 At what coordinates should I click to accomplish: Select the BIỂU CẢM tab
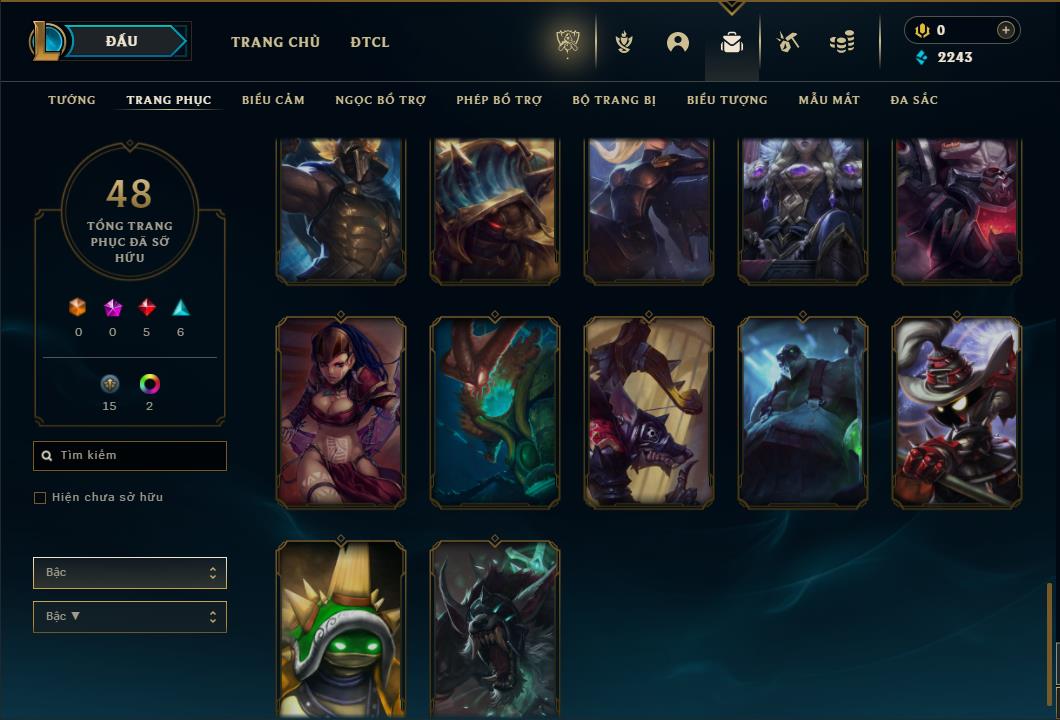click(x=273, y=100)
